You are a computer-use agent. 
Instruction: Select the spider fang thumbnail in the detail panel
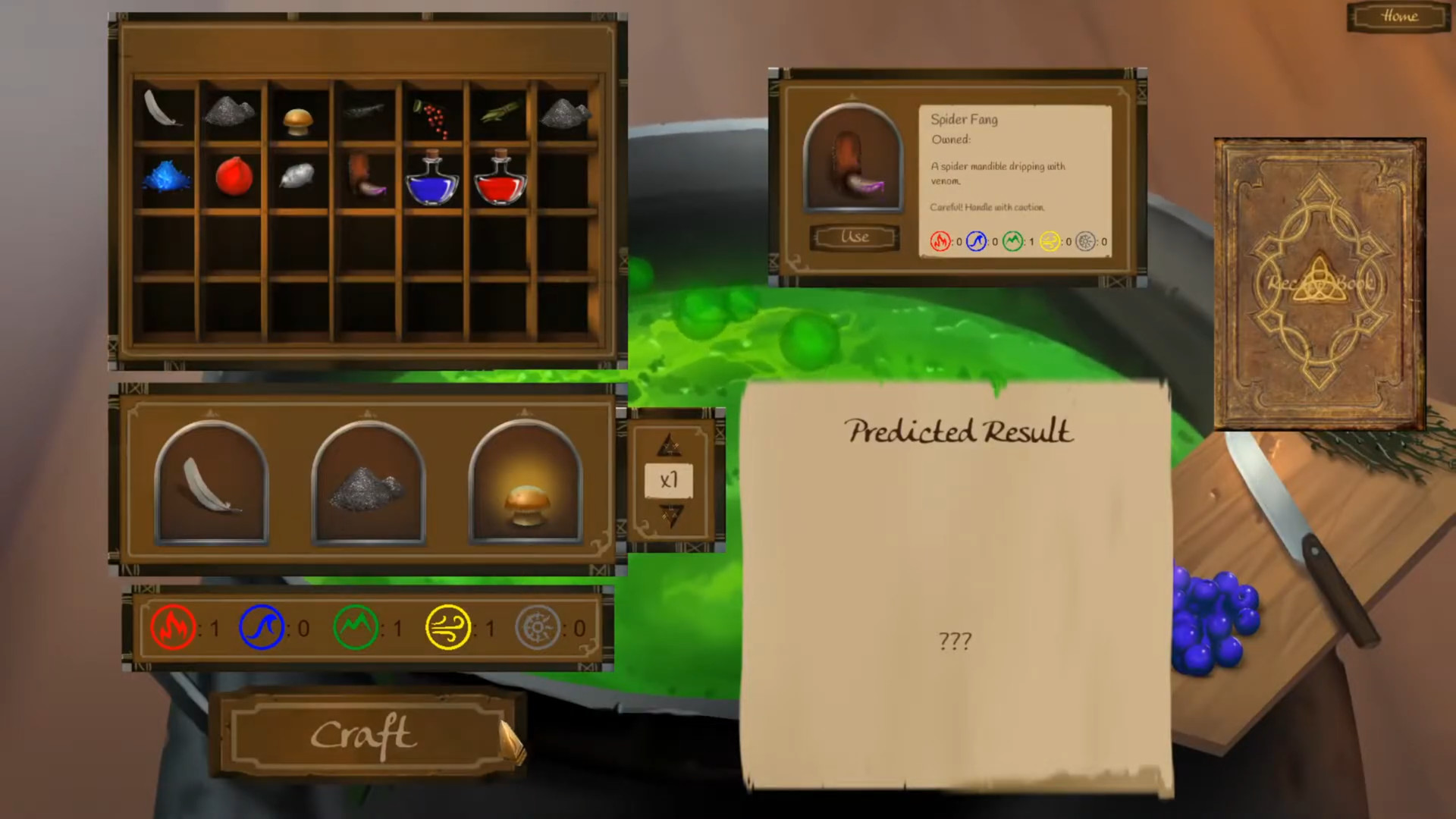click(852, 159)
